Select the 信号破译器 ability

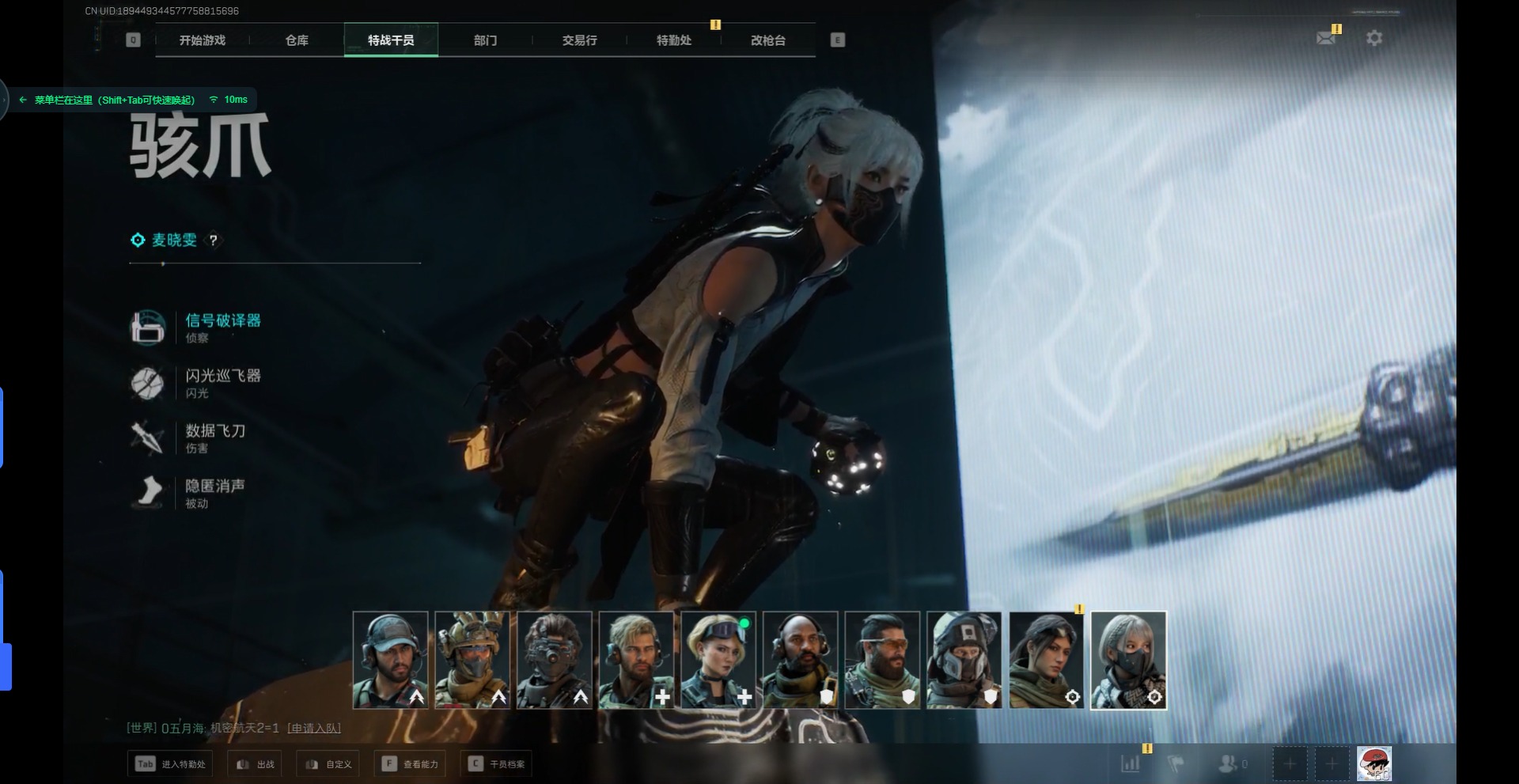click(222, 321)
